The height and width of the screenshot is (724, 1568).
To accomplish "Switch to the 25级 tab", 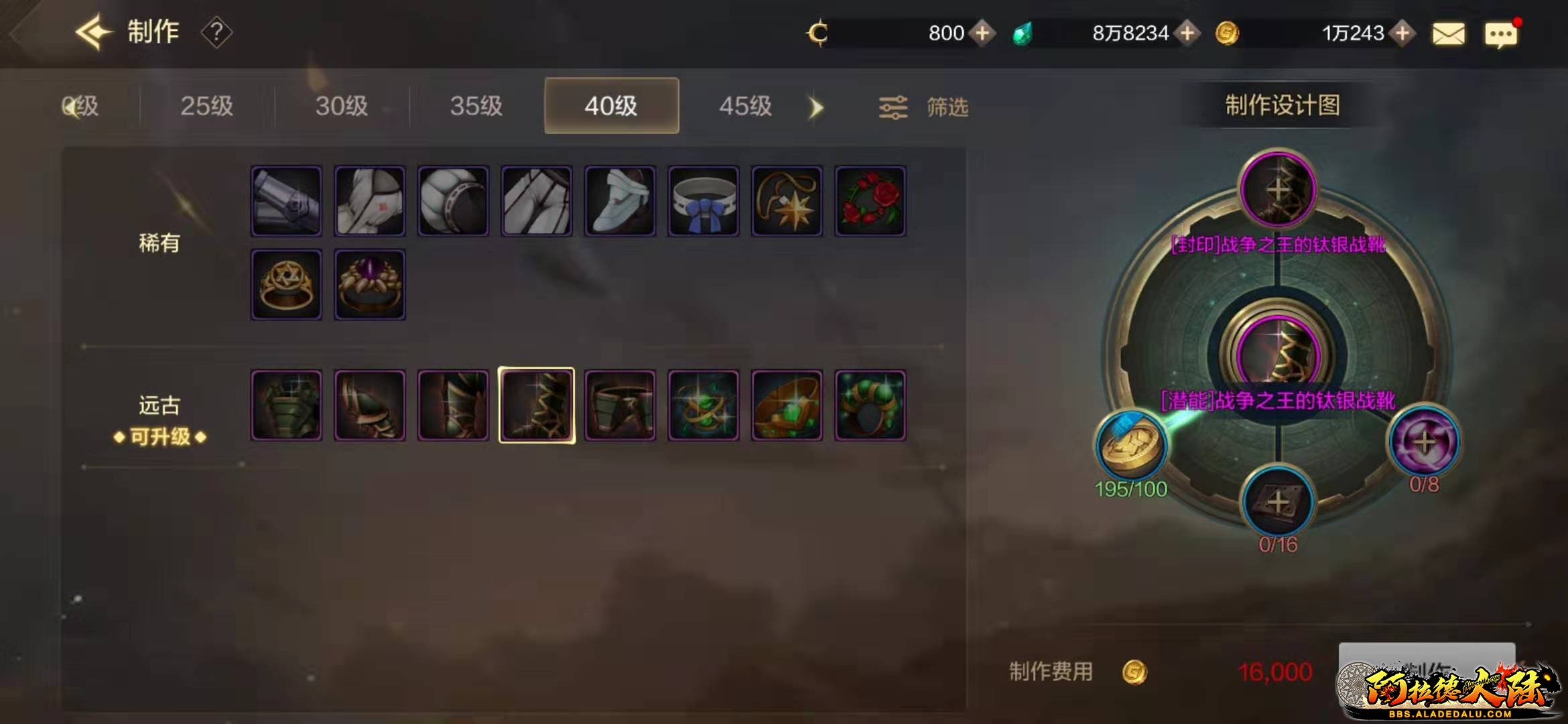I will [x=206, y=106].
